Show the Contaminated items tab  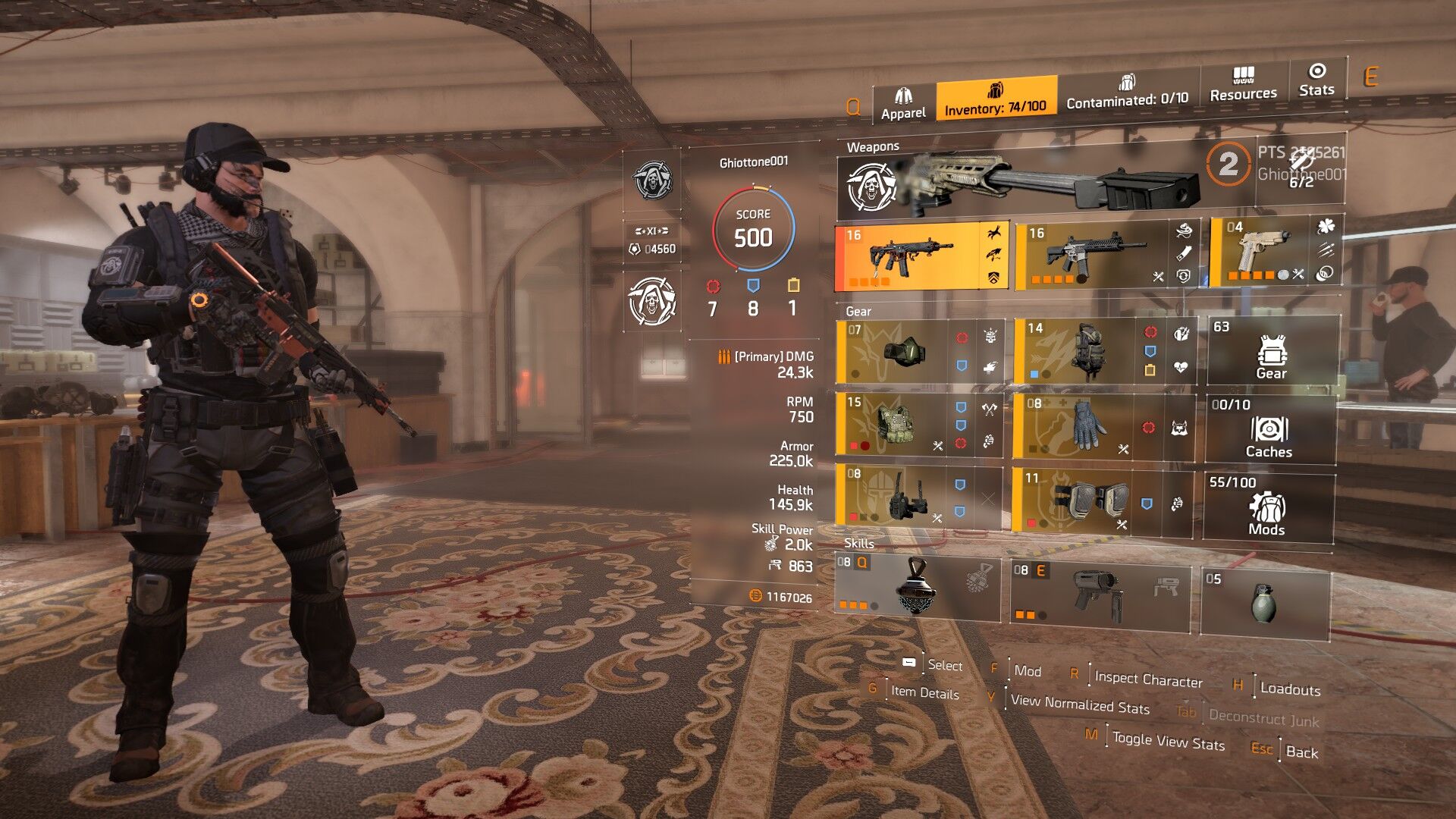pos(1127,93)
